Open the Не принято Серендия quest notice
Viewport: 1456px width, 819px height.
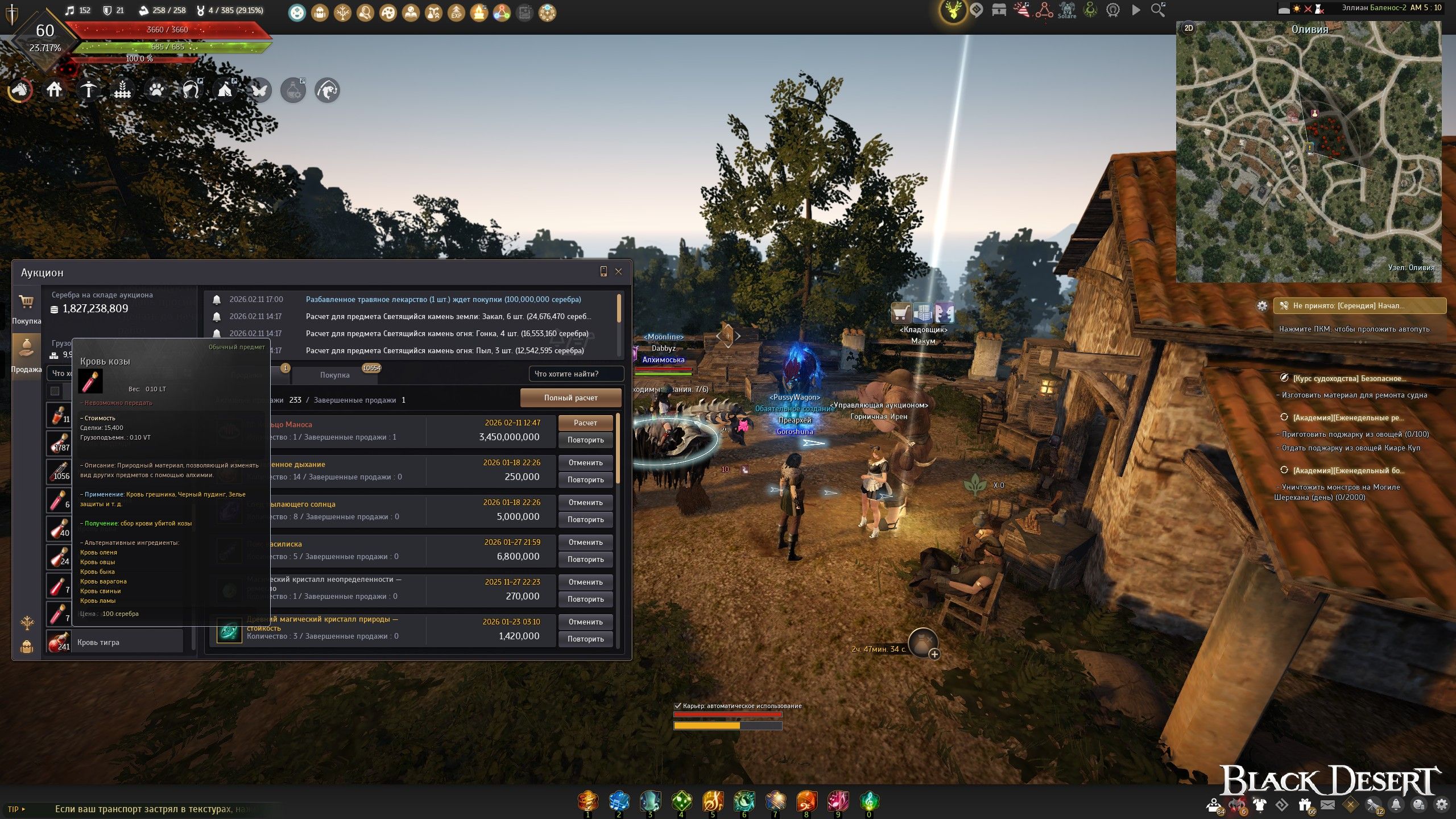point(1359,306)
